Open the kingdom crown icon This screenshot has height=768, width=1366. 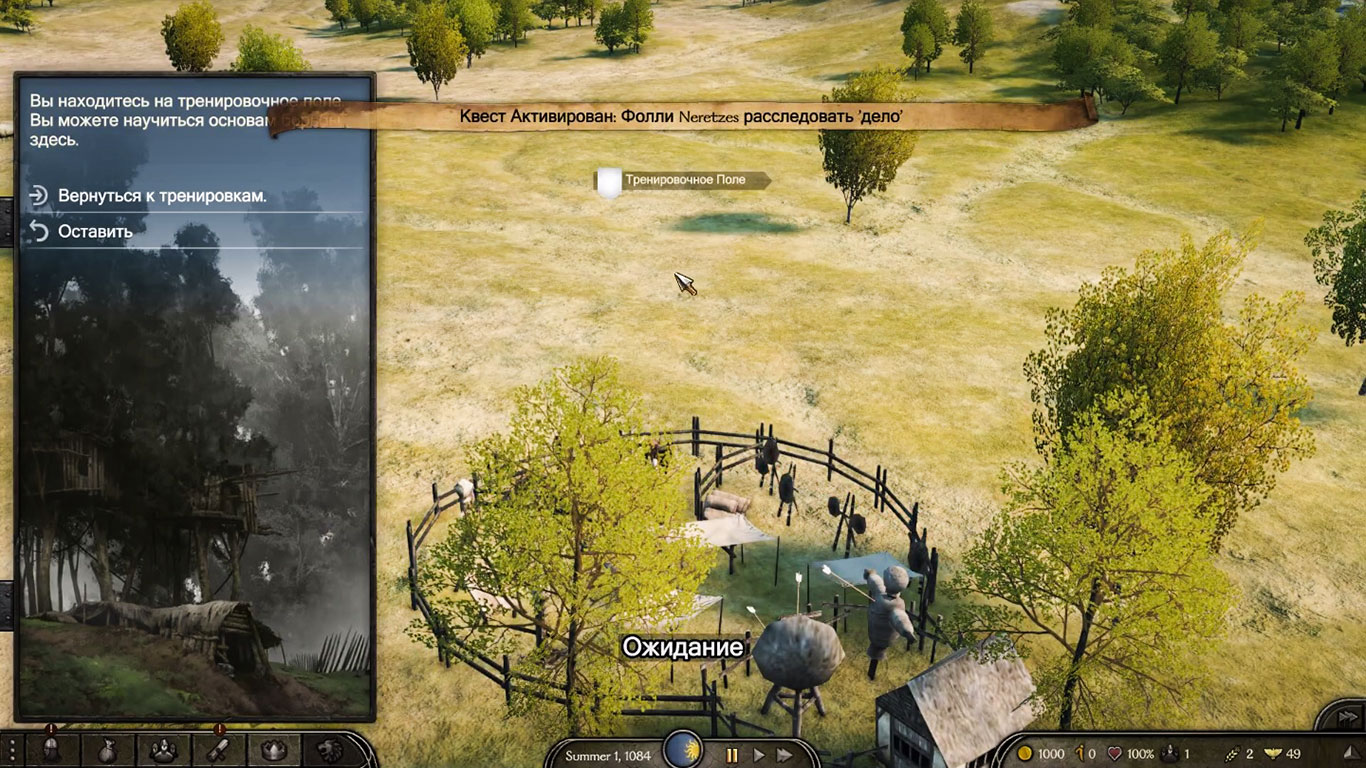[275, 749]
